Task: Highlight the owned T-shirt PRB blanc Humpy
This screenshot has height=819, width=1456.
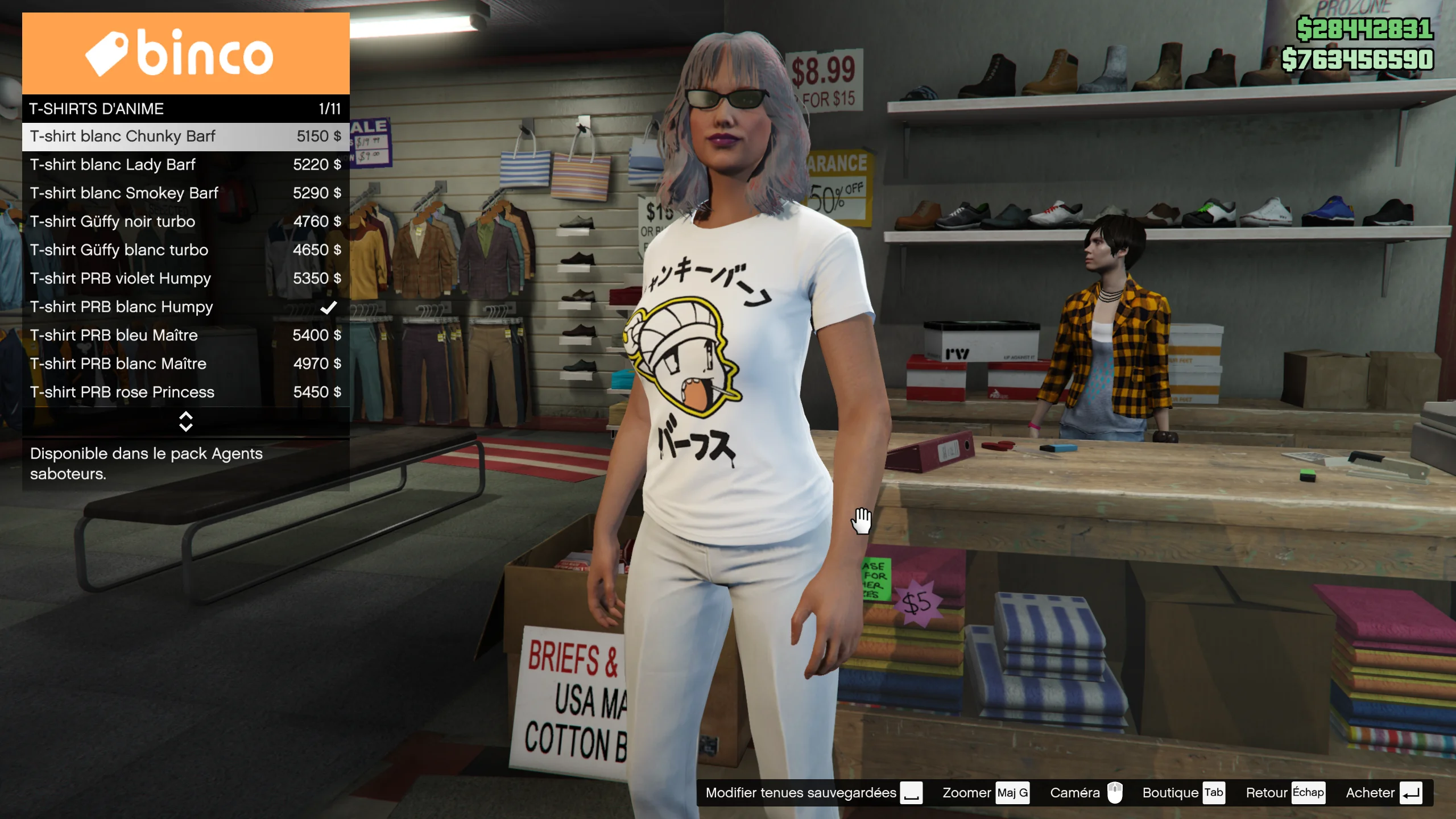Action: (x=185, y=307)
